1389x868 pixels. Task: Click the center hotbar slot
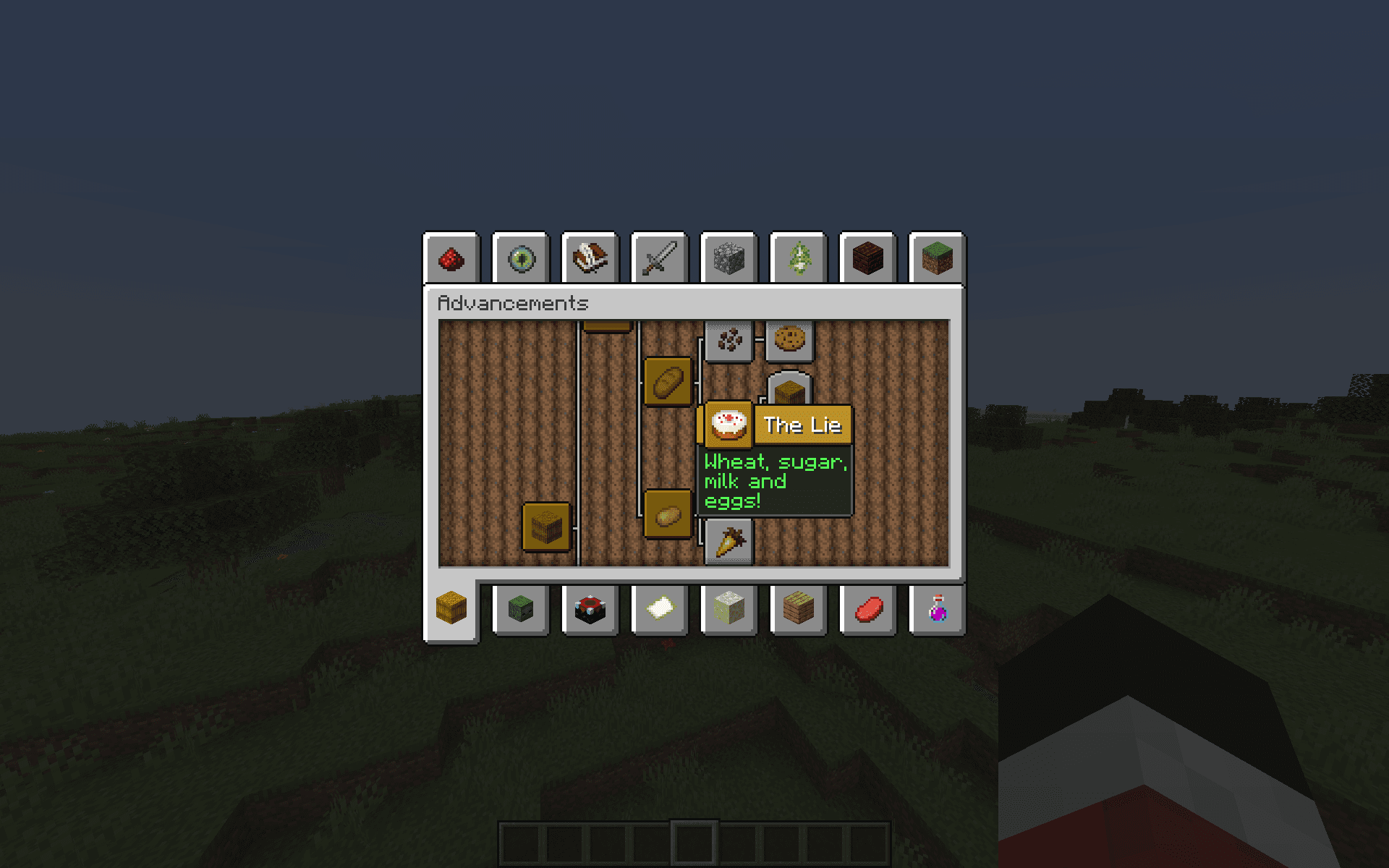coord(694,841)
